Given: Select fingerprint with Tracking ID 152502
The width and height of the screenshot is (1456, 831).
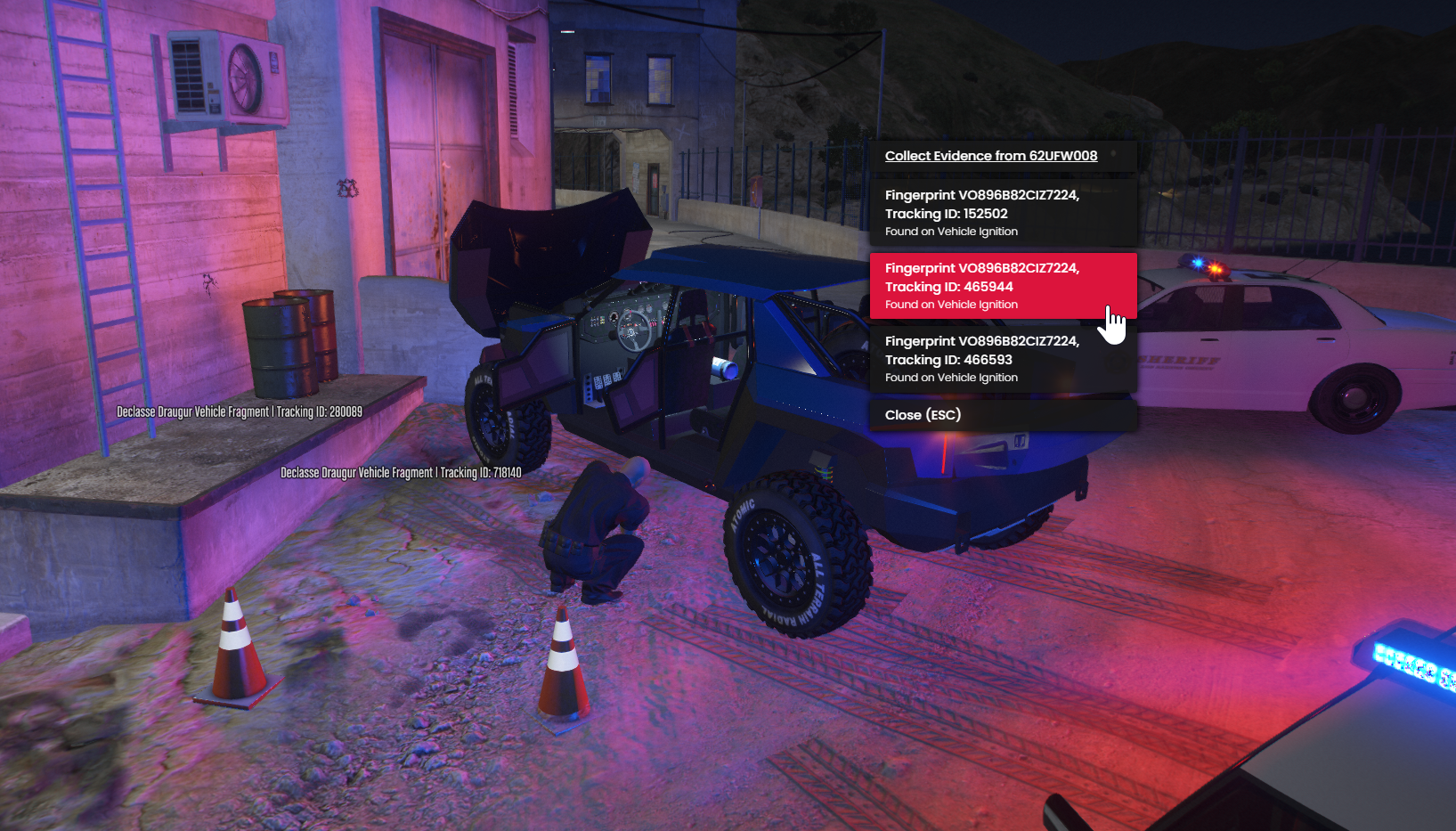Looking at the screenshot, I should tap(1003, 213).
